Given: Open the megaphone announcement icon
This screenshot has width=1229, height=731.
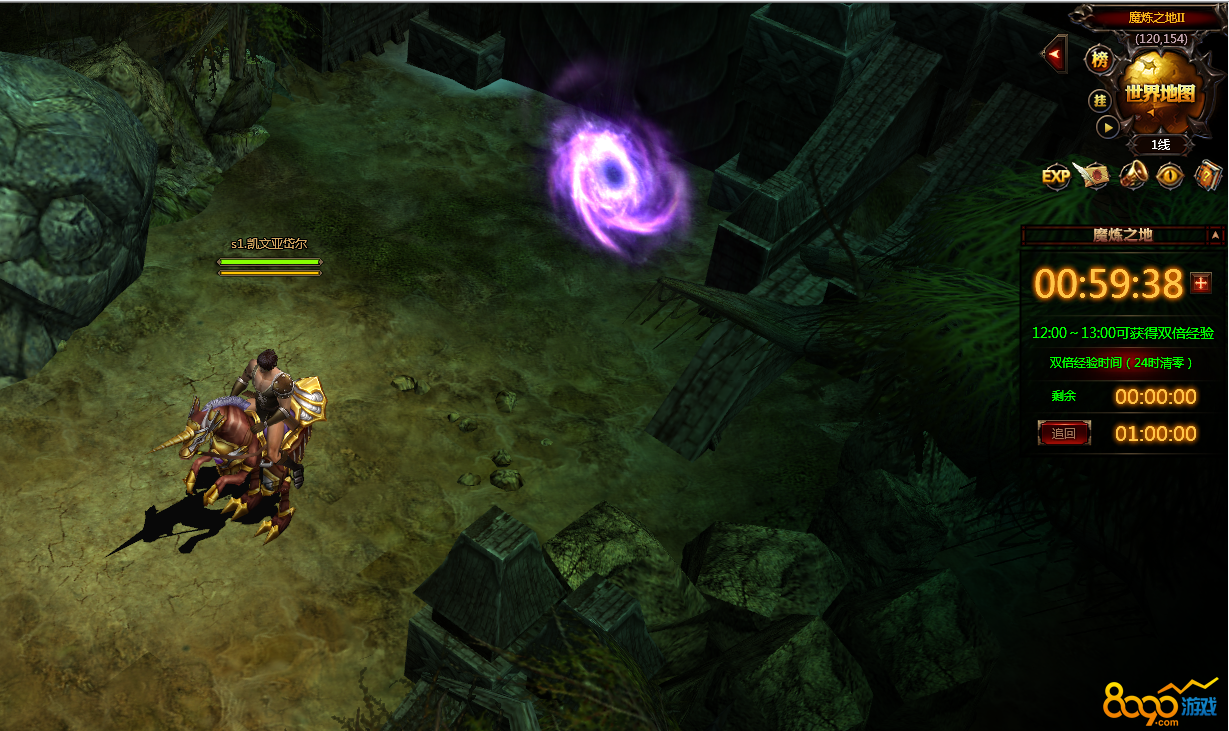Looking at the screenshot, I should click(1133, 176).
